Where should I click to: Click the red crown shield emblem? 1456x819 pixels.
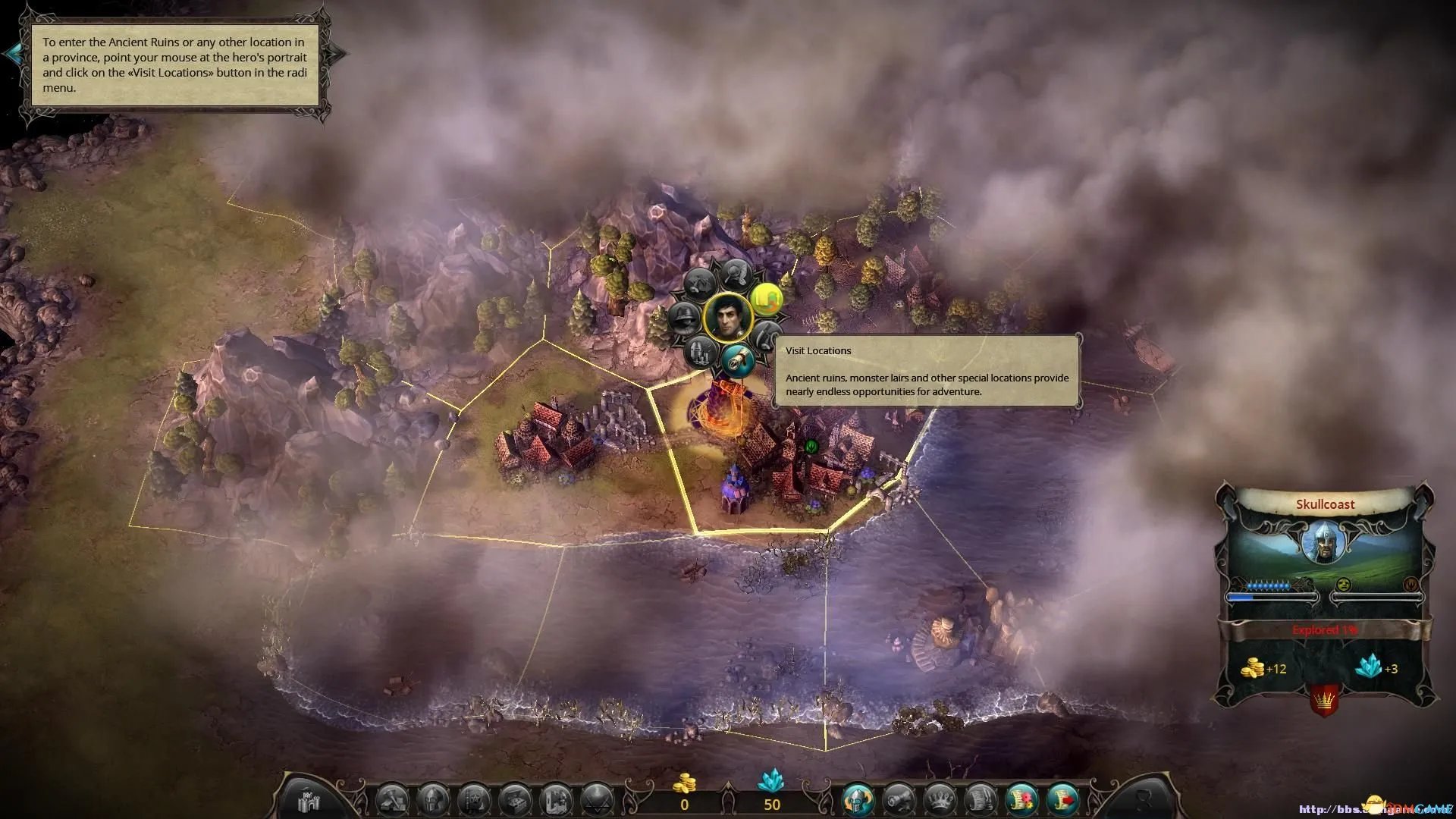coord(1323,700)
